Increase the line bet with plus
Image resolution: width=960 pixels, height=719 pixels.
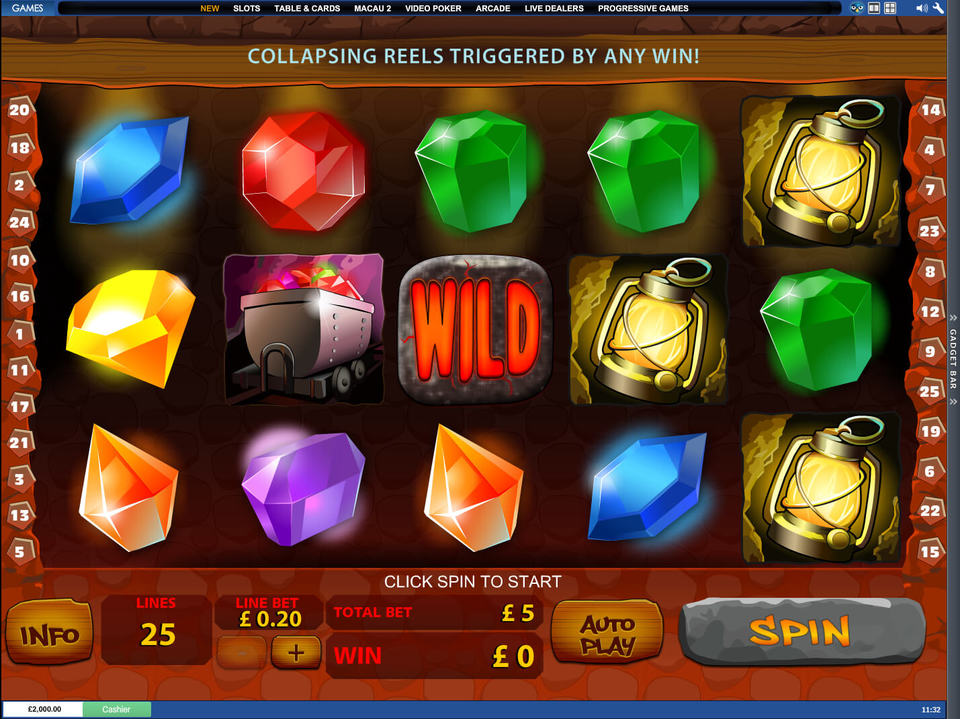pyautogui.click(x=296, y=653)
